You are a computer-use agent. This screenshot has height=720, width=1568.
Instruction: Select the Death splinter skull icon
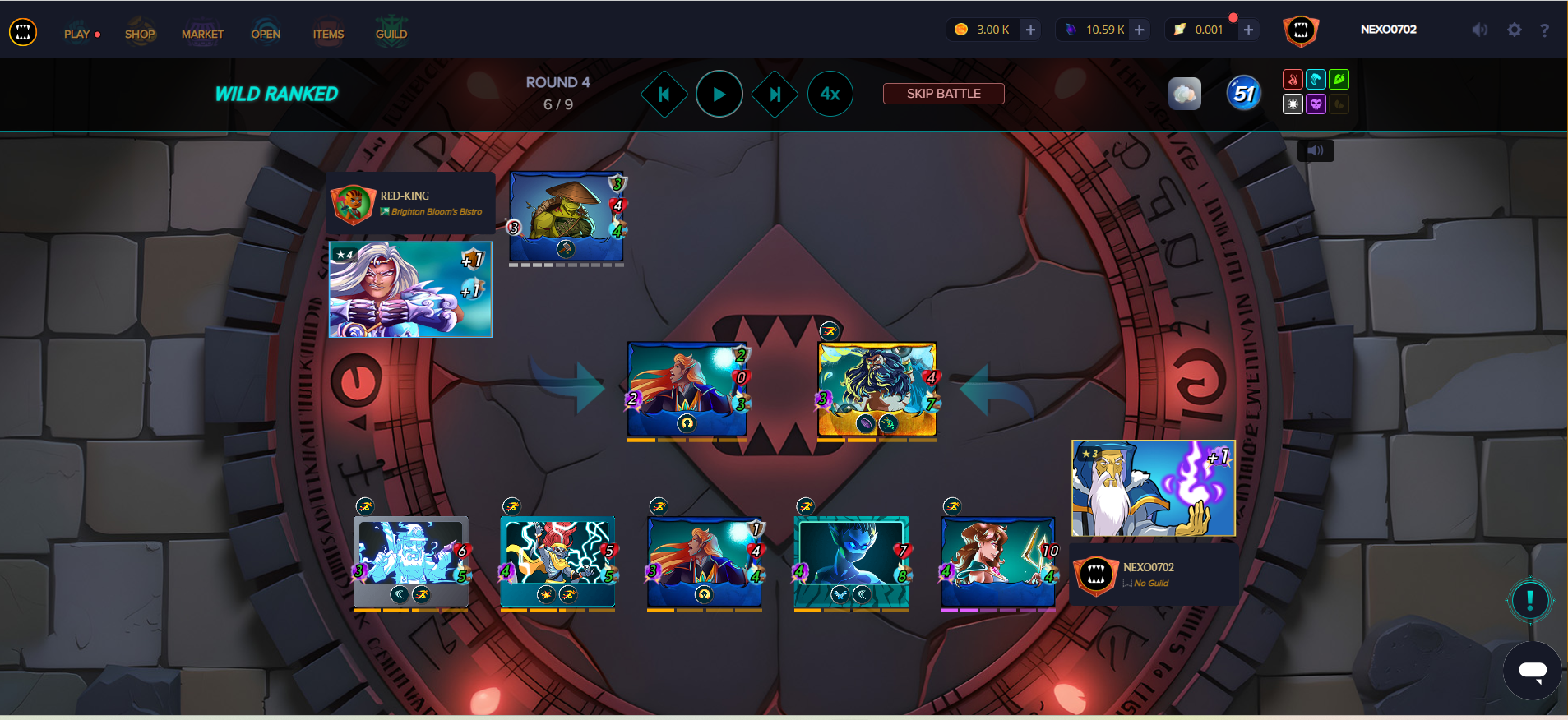(1315, 104)
